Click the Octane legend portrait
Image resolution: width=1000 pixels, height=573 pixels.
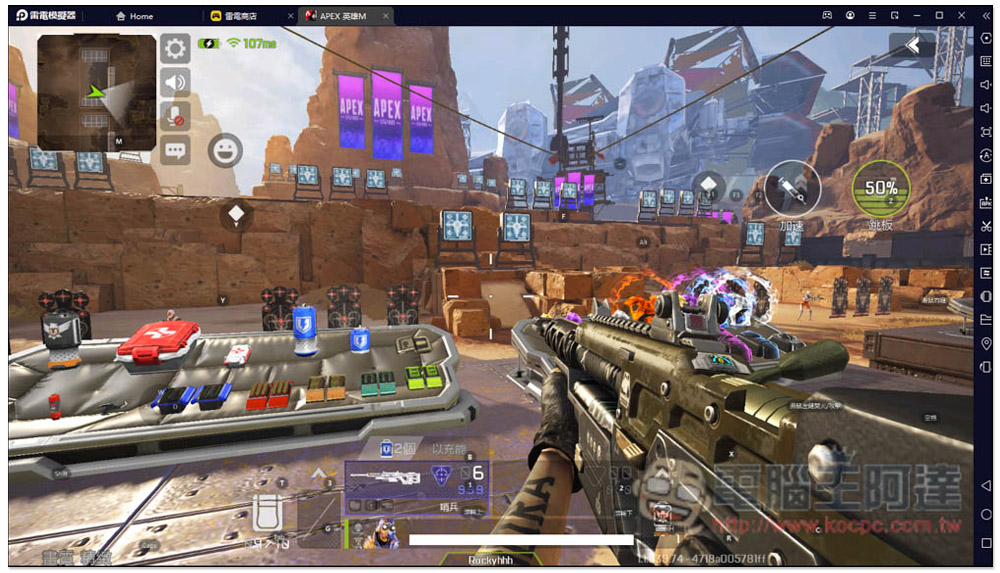[382, 535]
